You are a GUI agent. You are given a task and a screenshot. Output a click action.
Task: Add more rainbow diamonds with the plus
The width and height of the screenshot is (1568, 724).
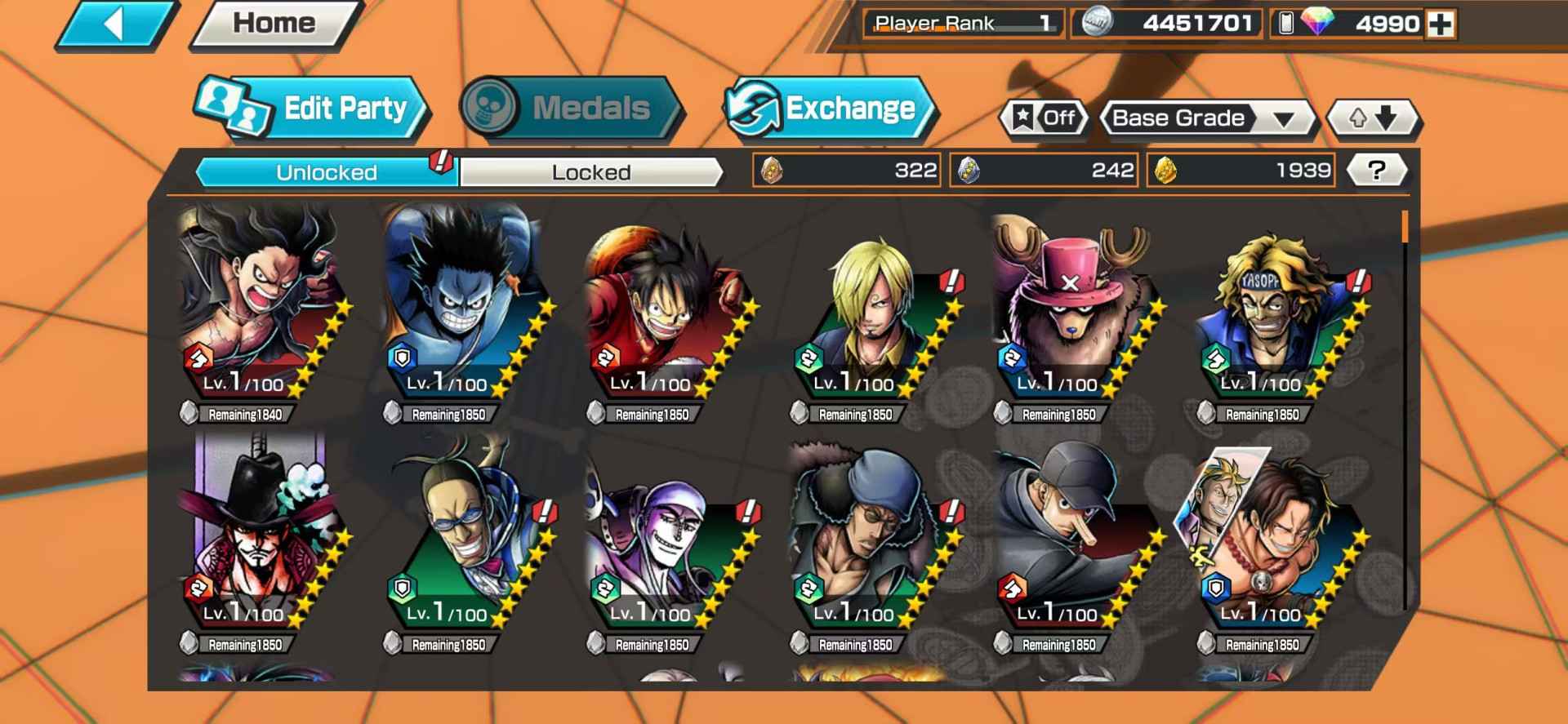1441,24
